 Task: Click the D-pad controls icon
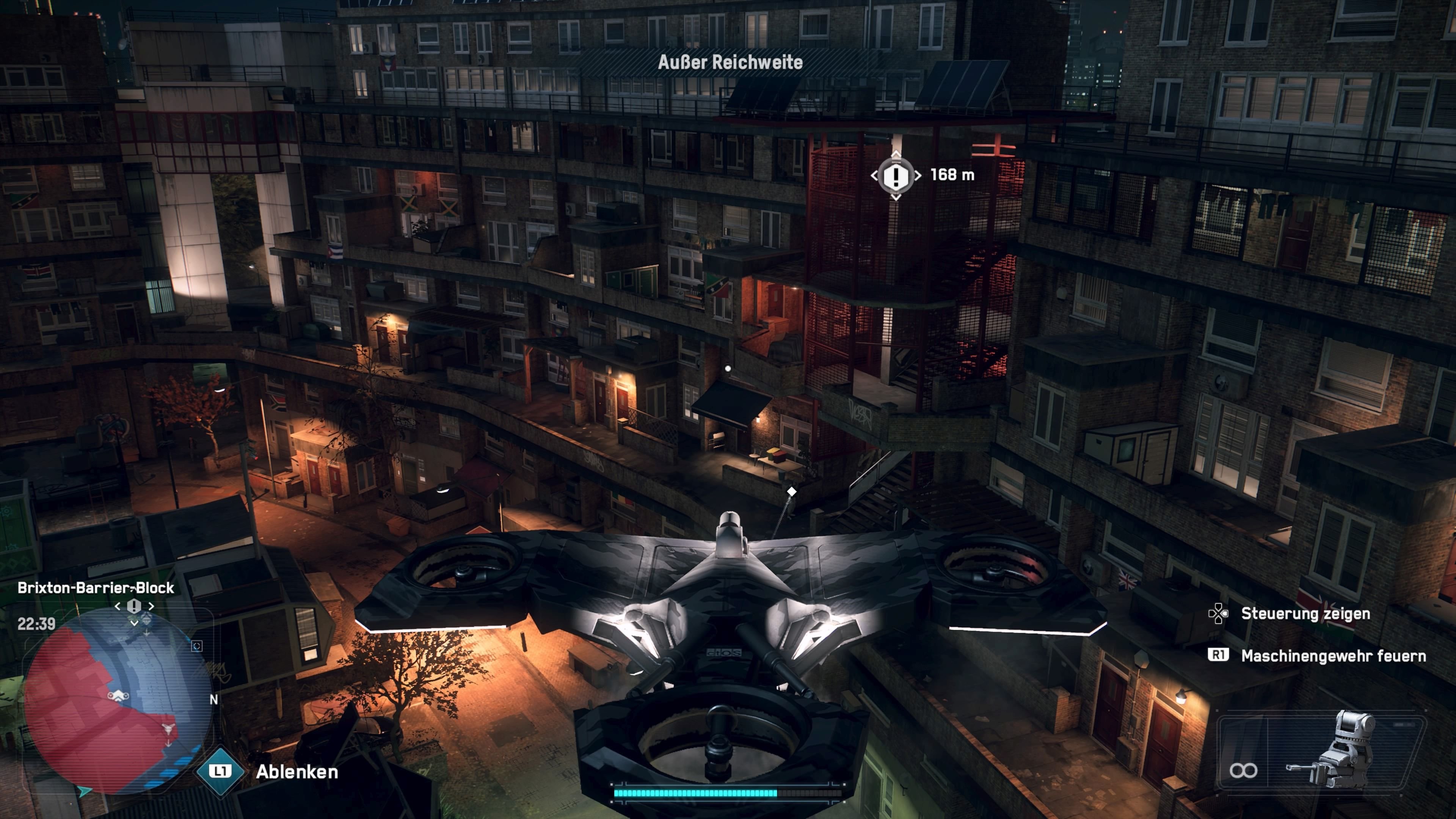pyautogui.click(x=1218, y=614)
